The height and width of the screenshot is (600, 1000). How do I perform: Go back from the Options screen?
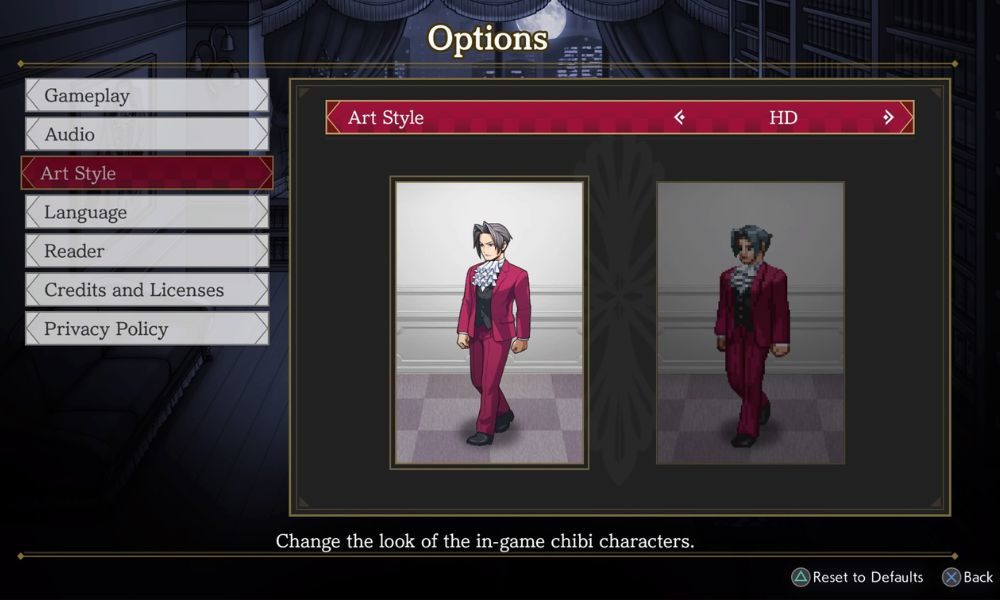tap(967, 577)
